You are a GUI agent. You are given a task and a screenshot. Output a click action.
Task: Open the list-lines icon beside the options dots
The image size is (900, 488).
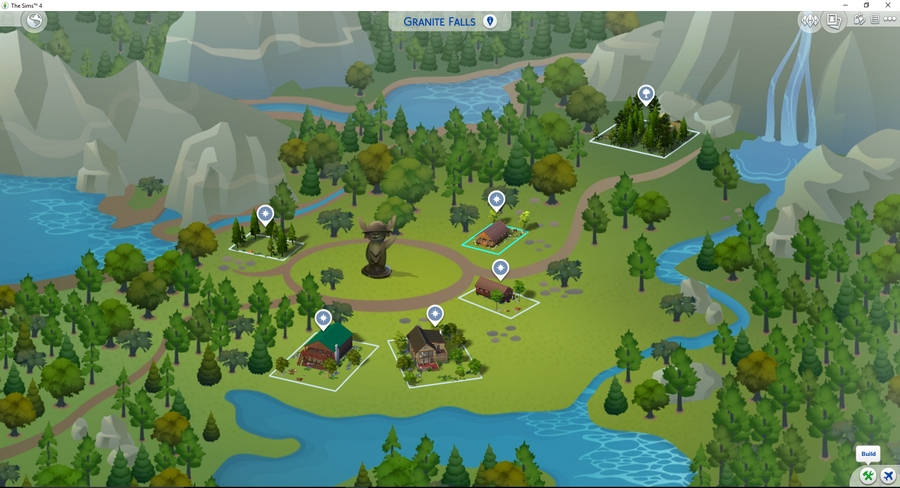tap(875, 19)
